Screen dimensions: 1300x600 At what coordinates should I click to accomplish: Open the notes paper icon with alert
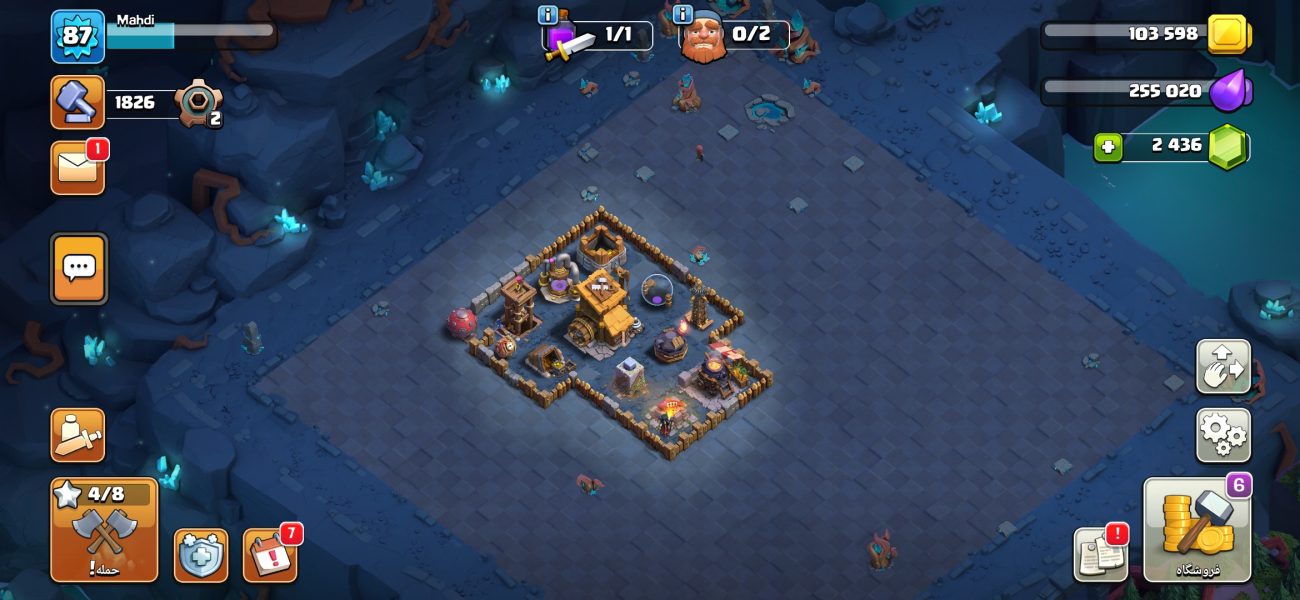coord(1100,554)
